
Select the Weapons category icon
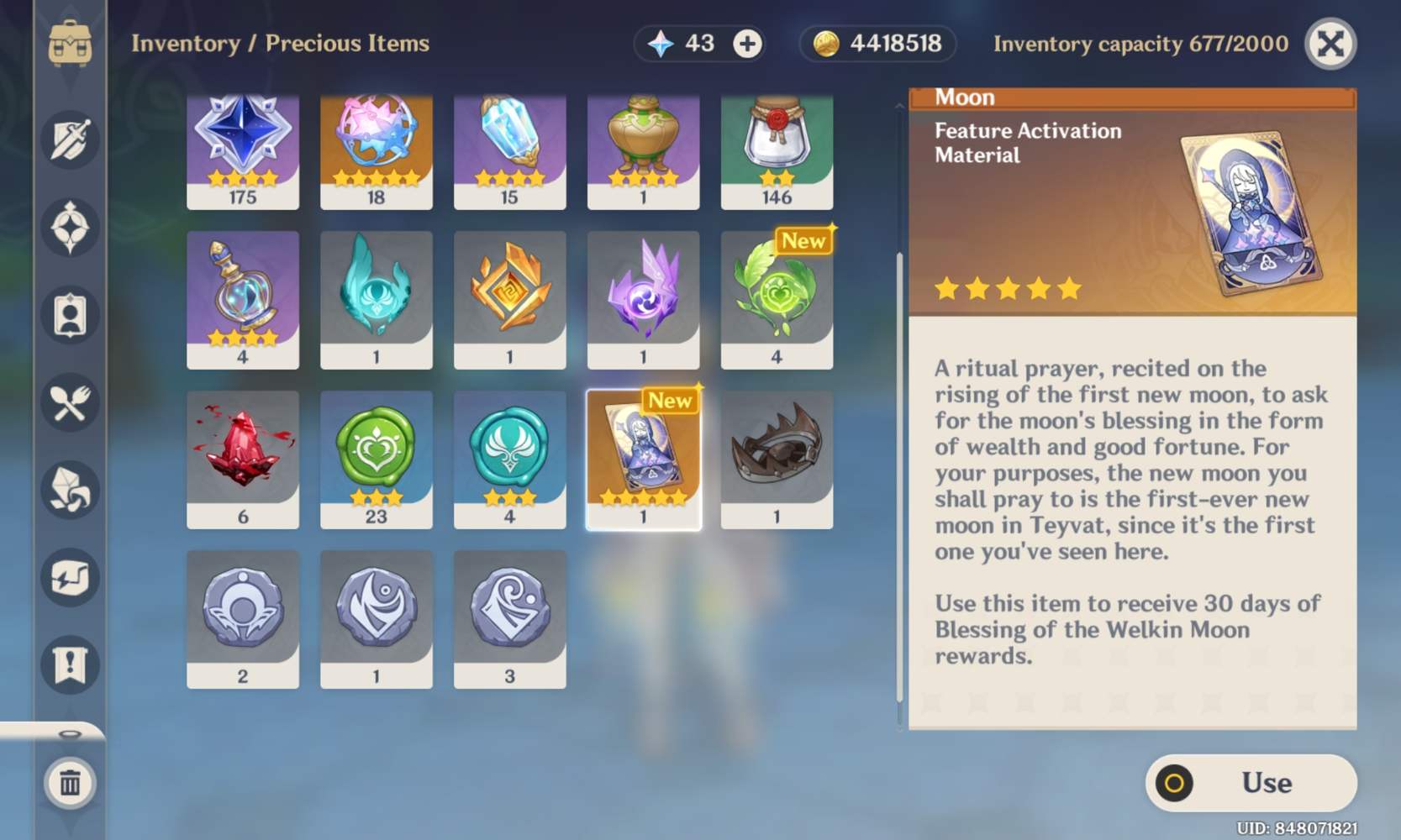point(71,140)
